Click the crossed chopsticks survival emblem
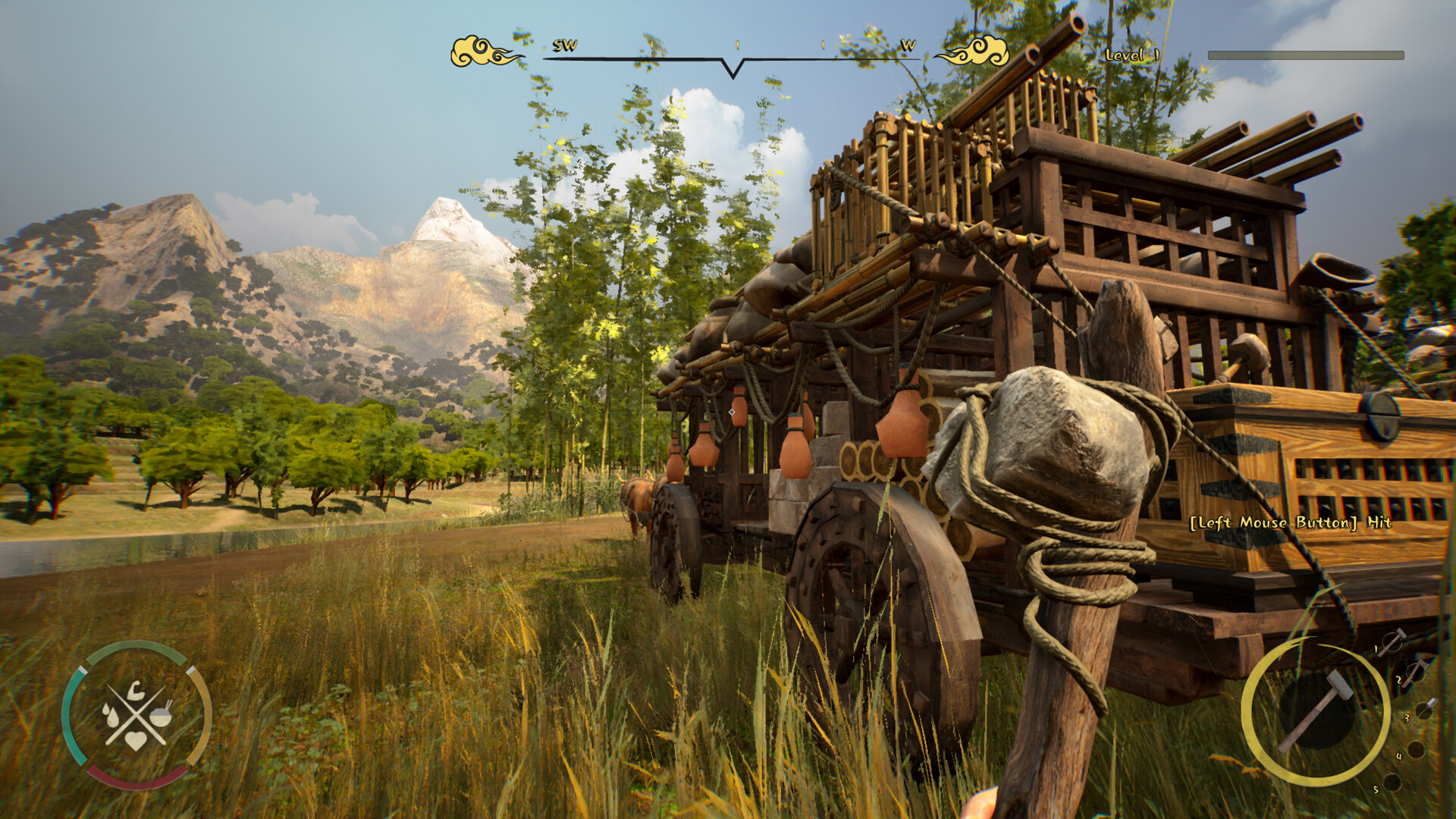 tap(136, 713)
